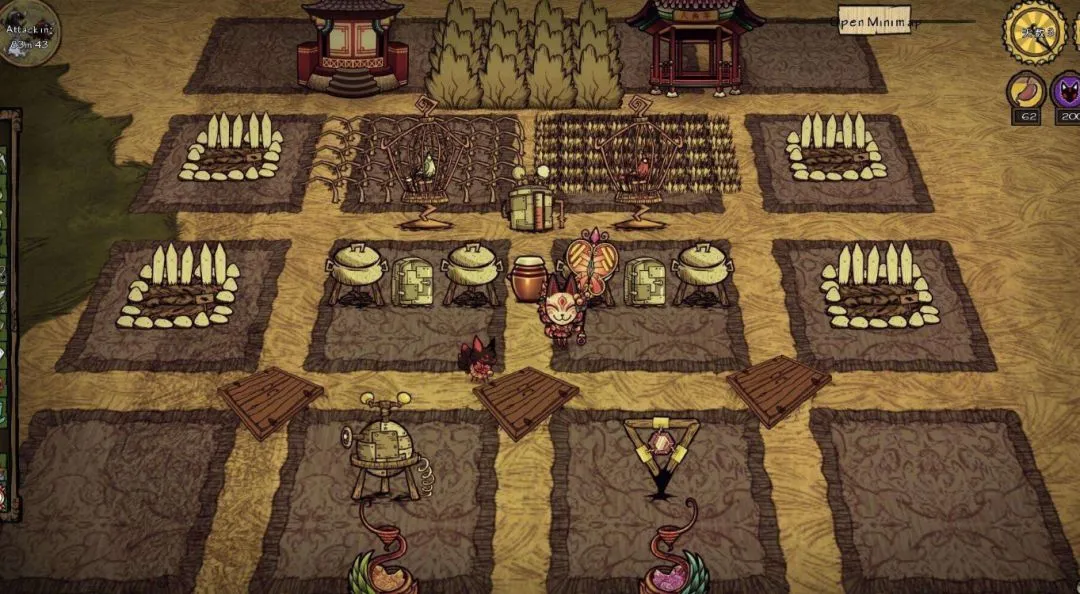Click the Attacking timer badge

(27, 34)
